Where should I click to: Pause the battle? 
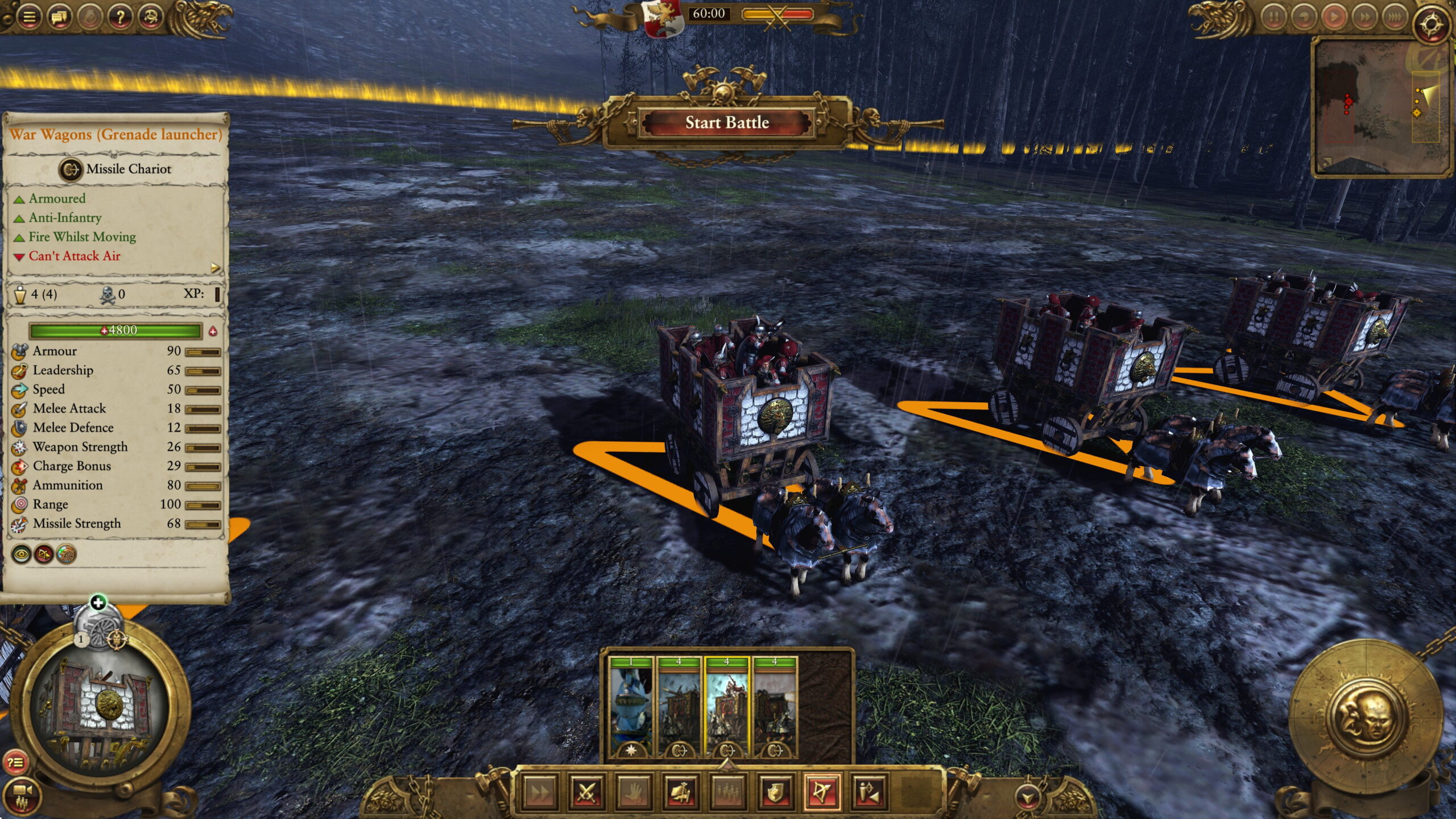pyautogui.click(x=1273, y=17)
